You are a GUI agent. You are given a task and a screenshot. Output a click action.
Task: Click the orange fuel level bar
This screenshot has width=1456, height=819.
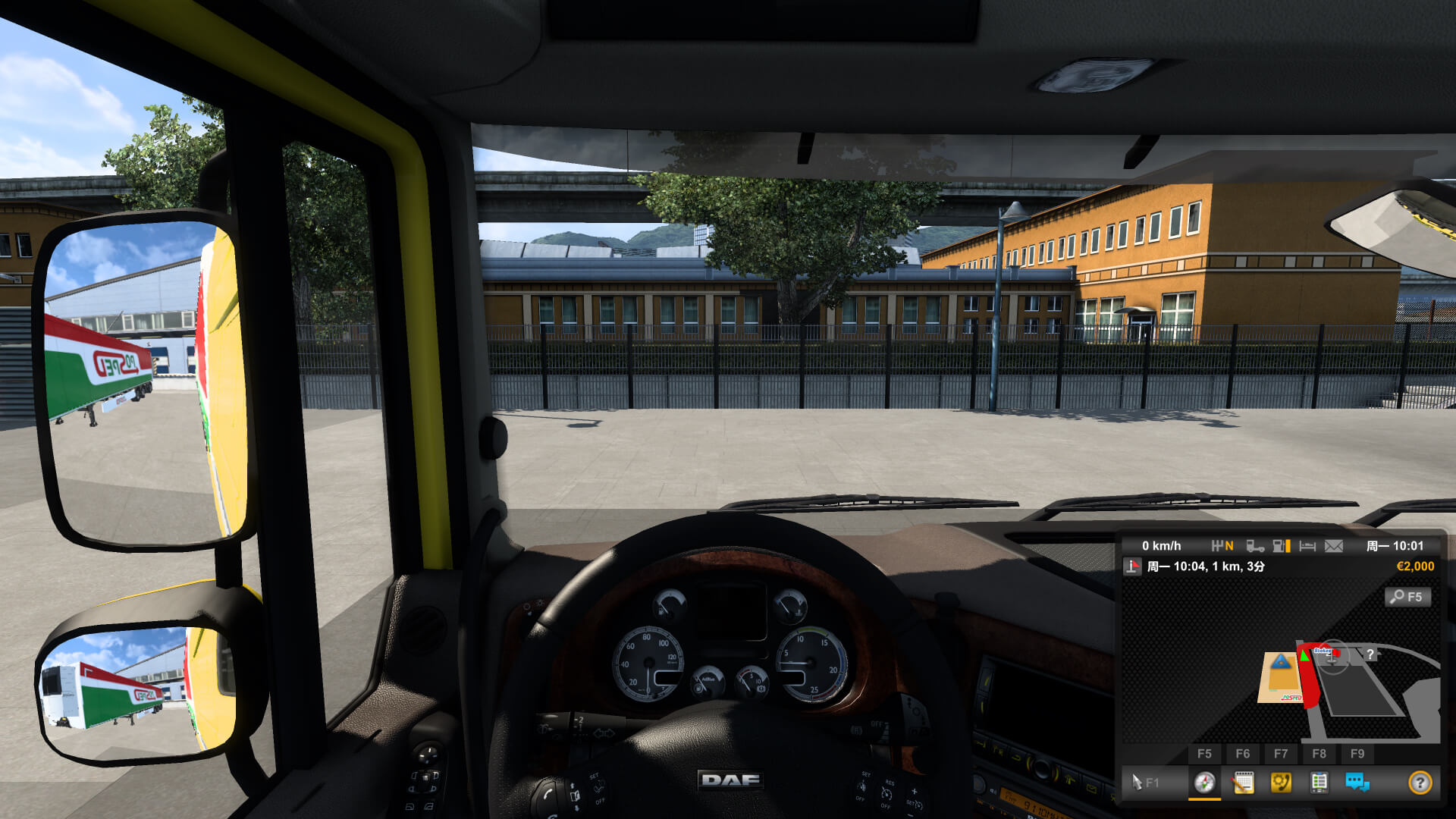1288,545
